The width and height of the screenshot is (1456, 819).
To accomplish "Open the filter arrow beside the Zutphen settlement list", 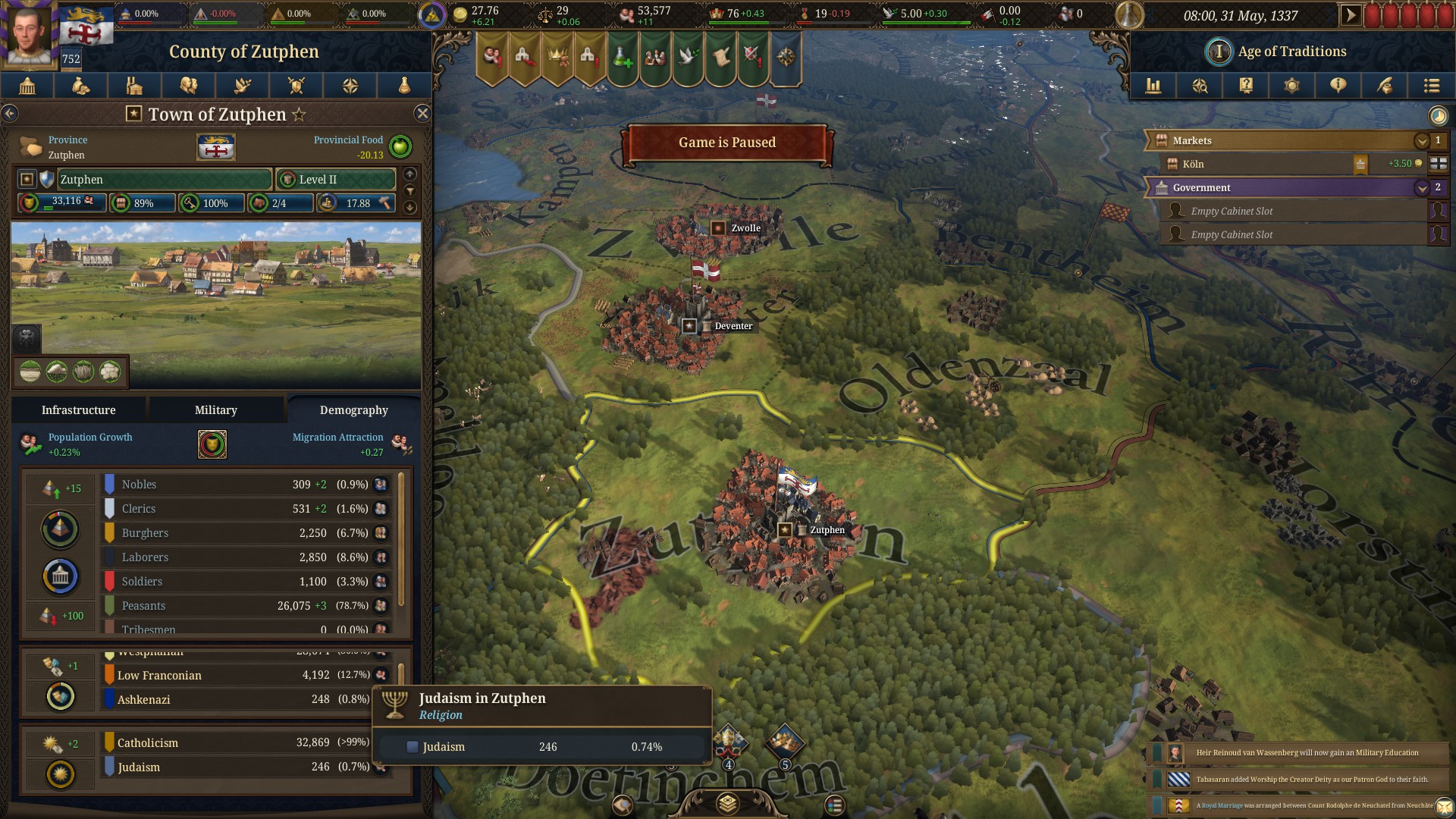I will [x=410, y=190].
